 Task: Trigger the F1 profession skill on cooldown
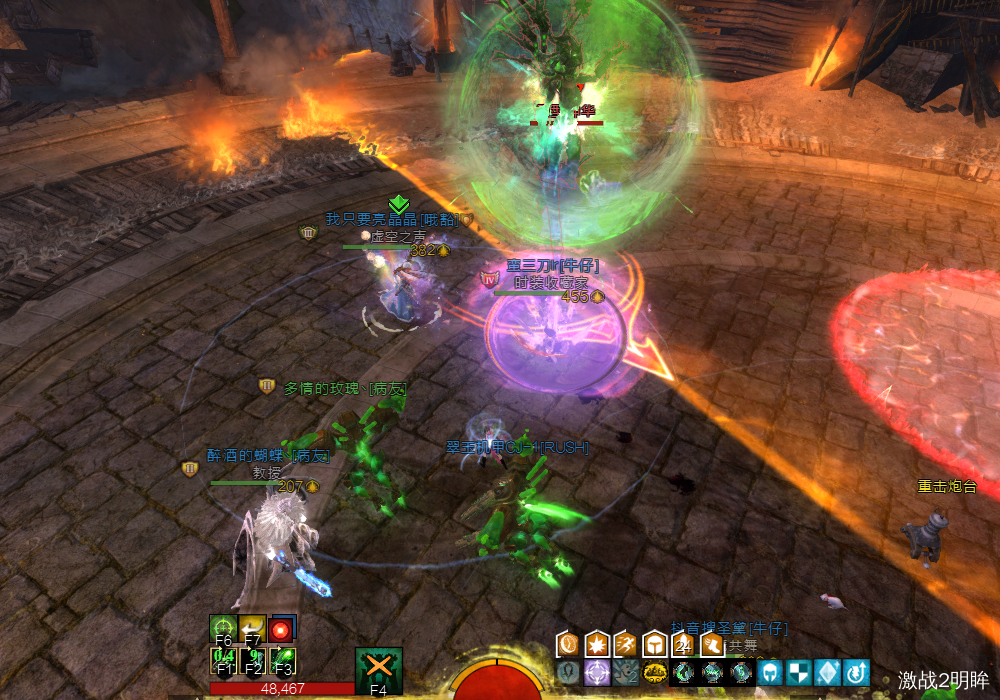point(223,660)
